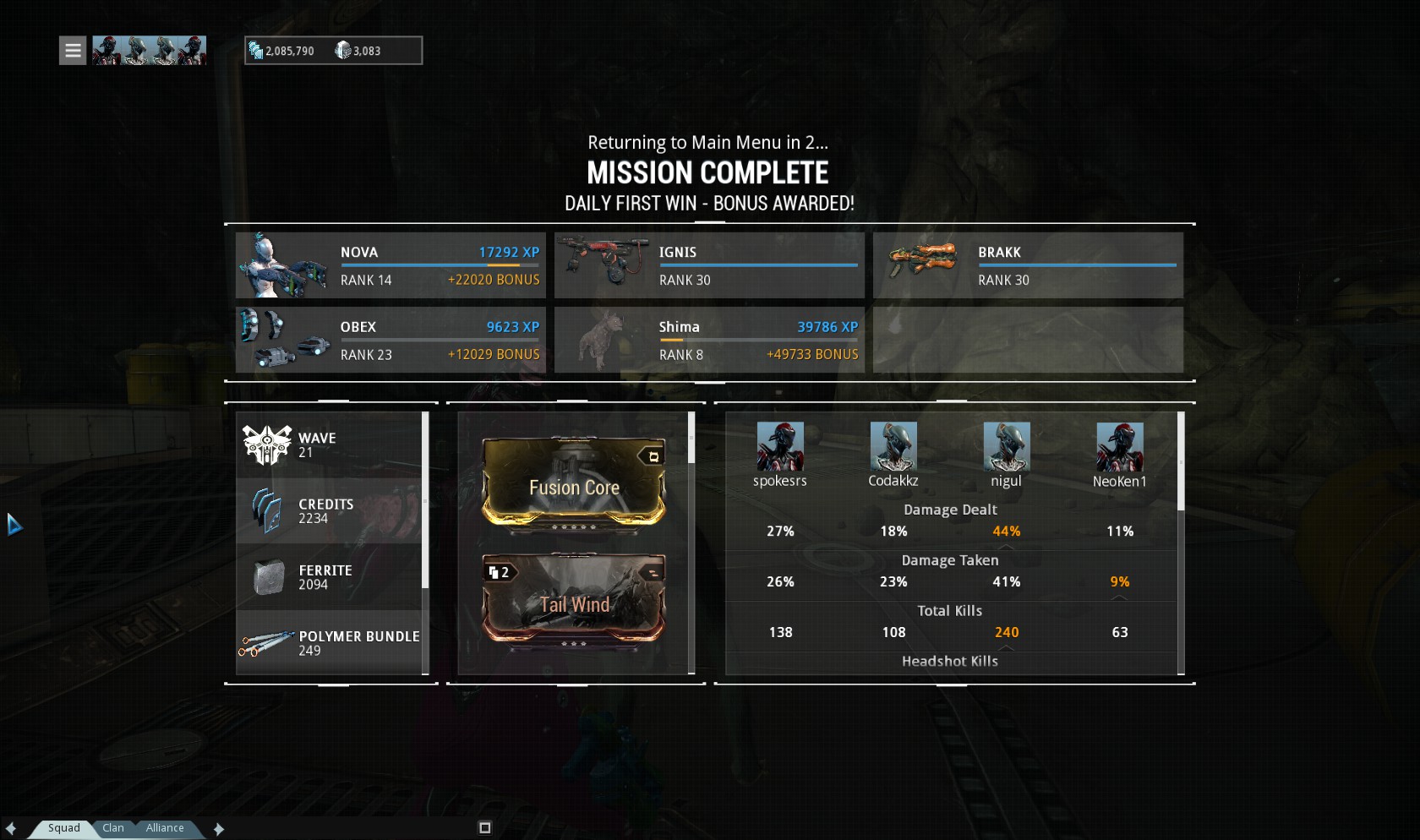
Task: View Codakkz player avatar
Action: click(893, 446)
